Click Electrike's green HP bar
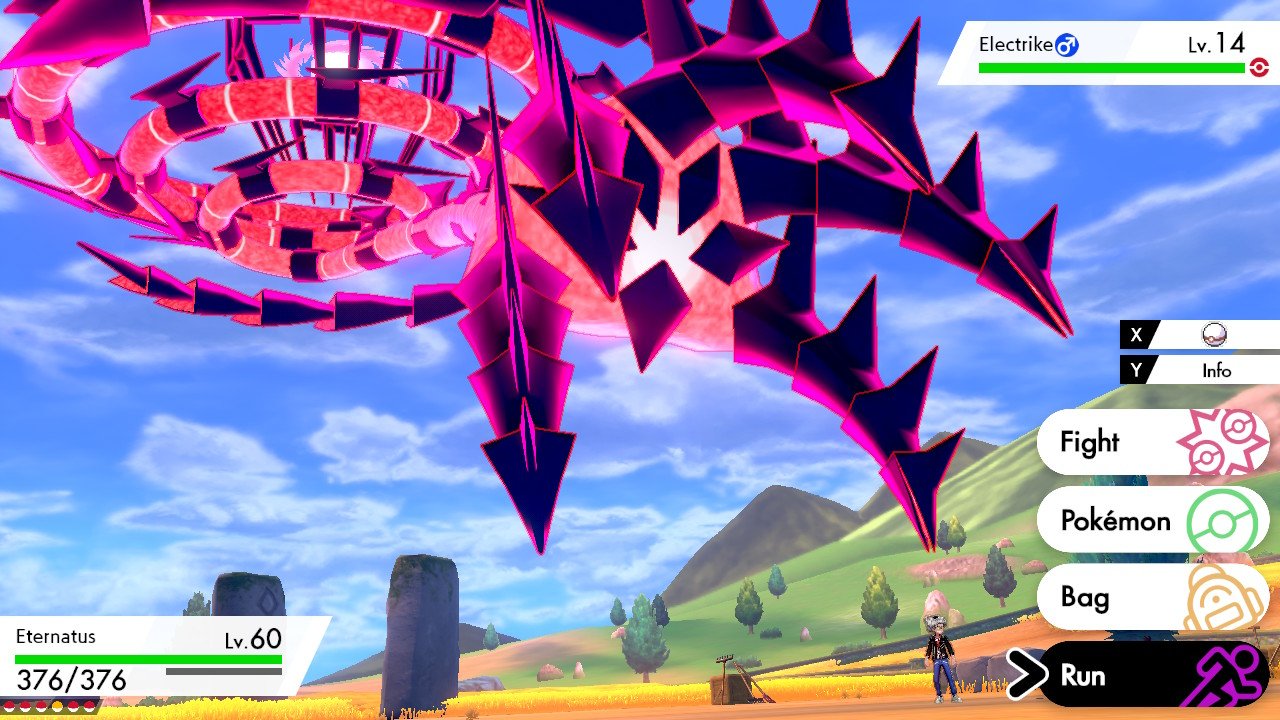This screenshot has width=1280, height=720. [x=1110, y=67]
